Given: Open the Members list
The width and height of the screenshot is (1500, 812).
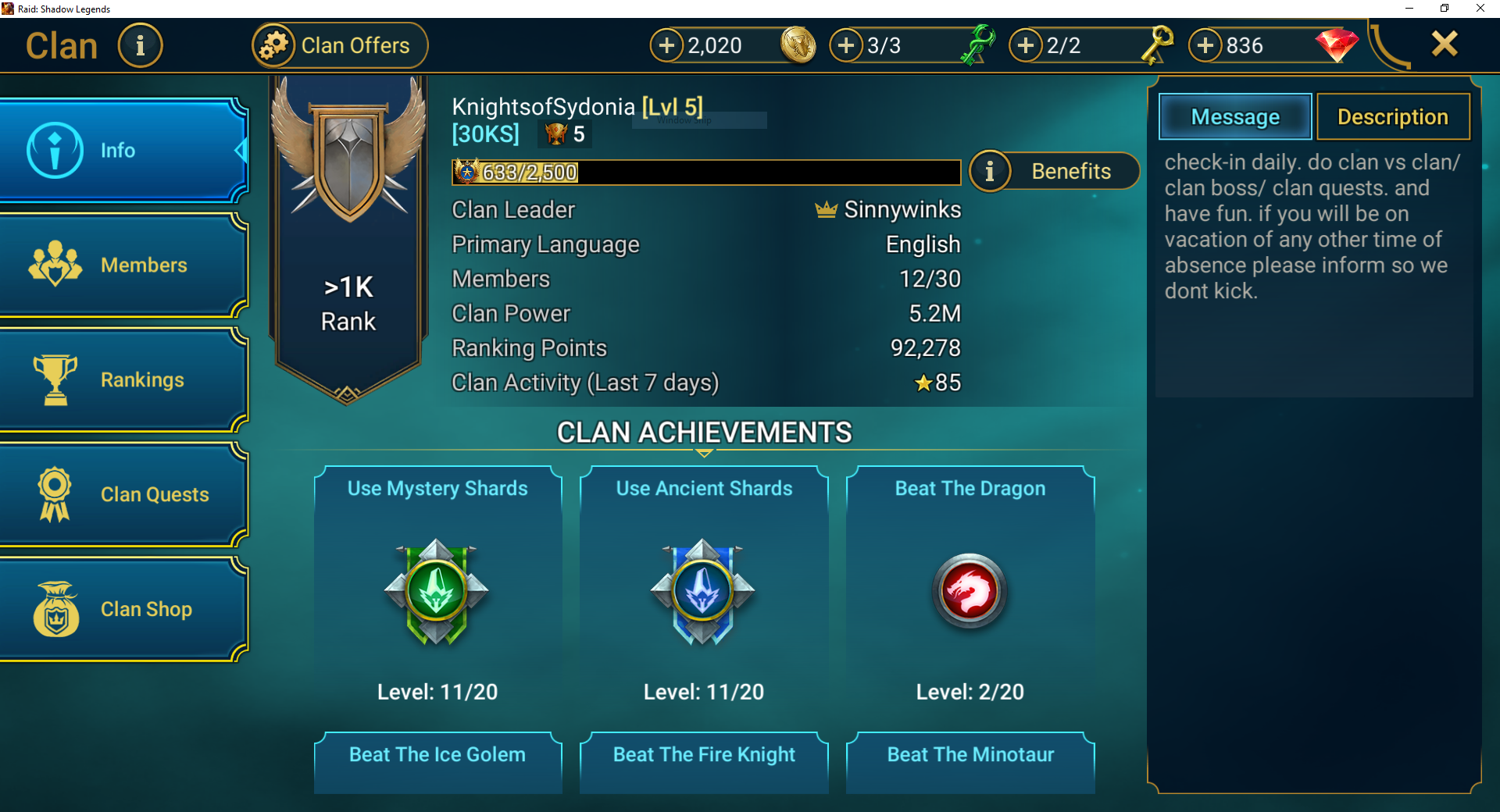Looking at the screenshot, I should [x=123, y=265].
